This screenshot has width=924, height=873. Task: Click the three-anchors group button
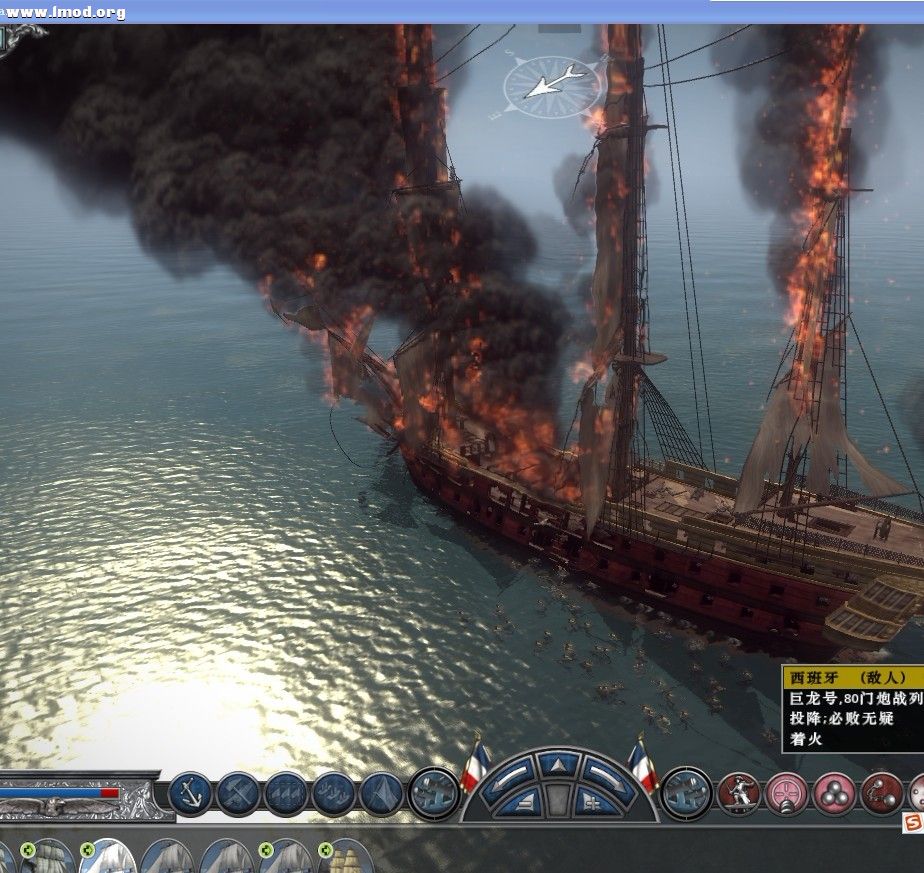pyautogui.click(x=334, y=793)
